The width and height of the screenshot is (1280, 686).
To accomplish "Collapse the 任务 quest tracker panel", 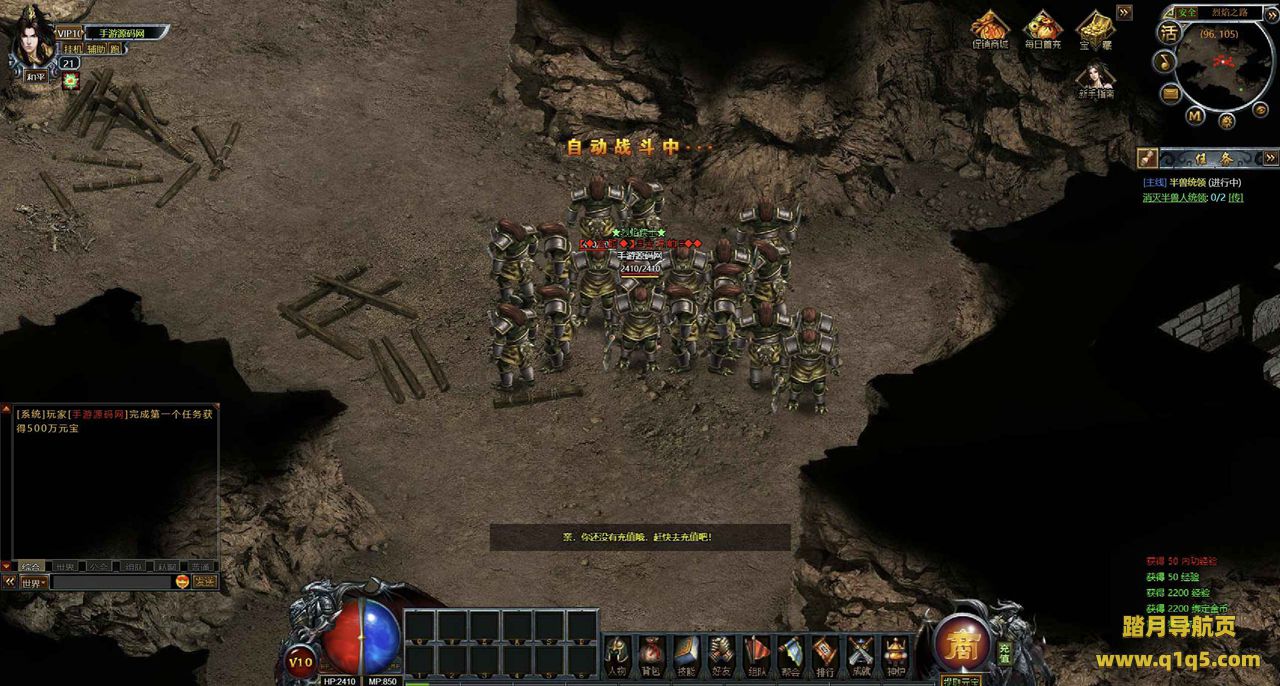I will (x=1270, y=158).
